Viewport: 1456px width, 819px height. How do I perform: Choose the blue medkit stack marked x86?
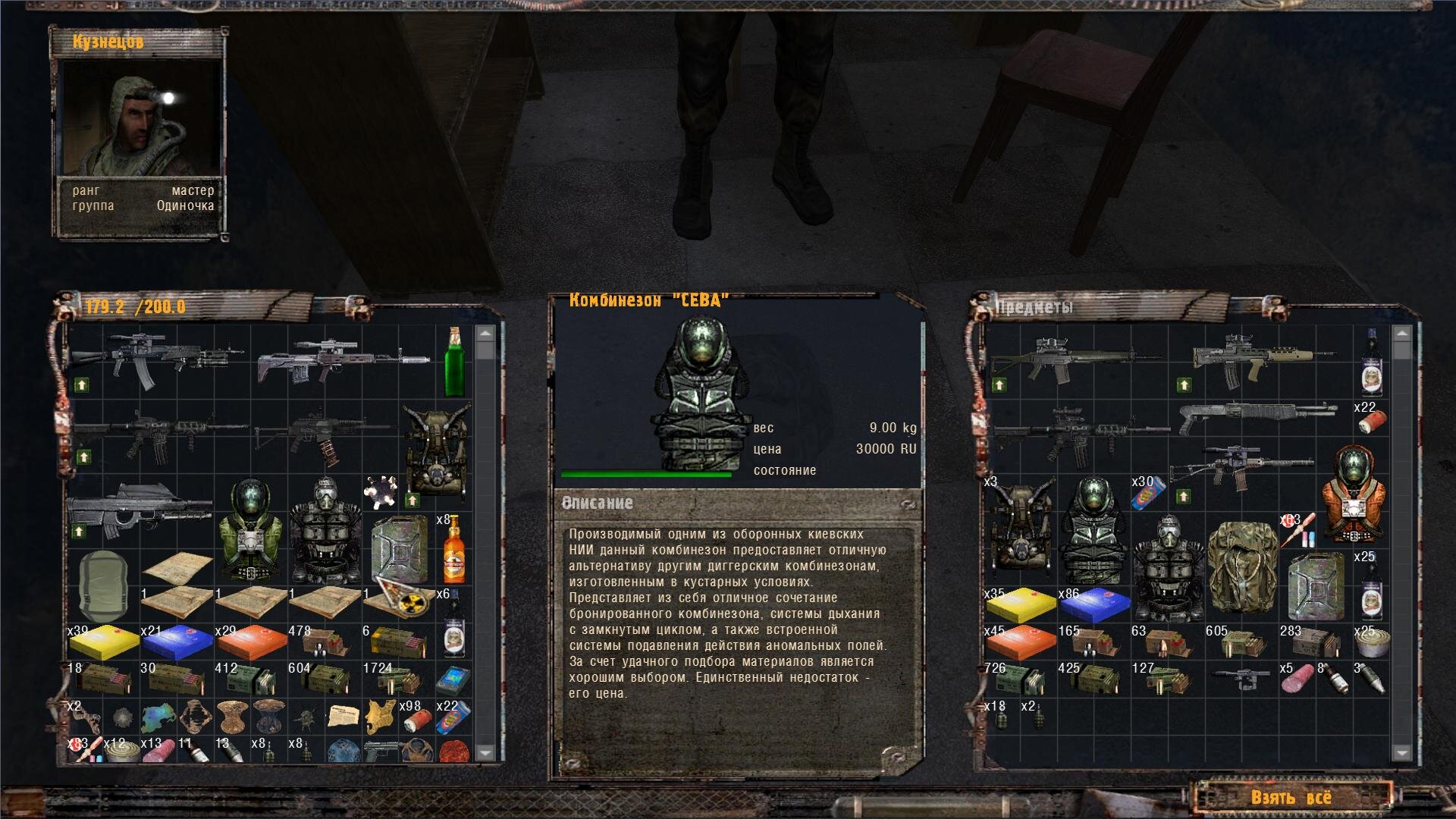pos(1094,604)
